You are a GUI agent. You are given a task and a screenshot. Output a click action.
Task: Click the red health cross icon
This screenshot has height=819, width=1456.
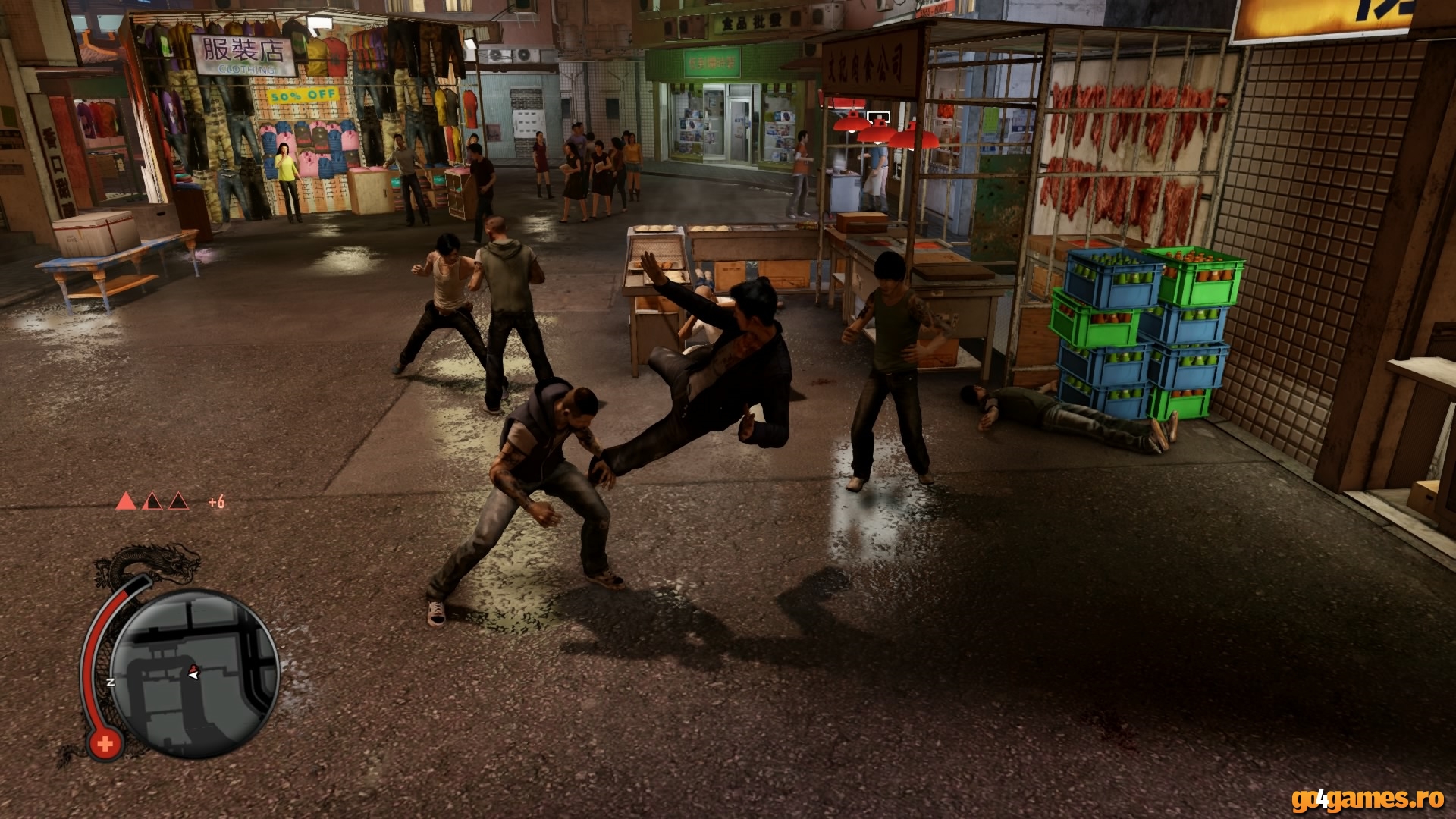(x=105, y=743)
